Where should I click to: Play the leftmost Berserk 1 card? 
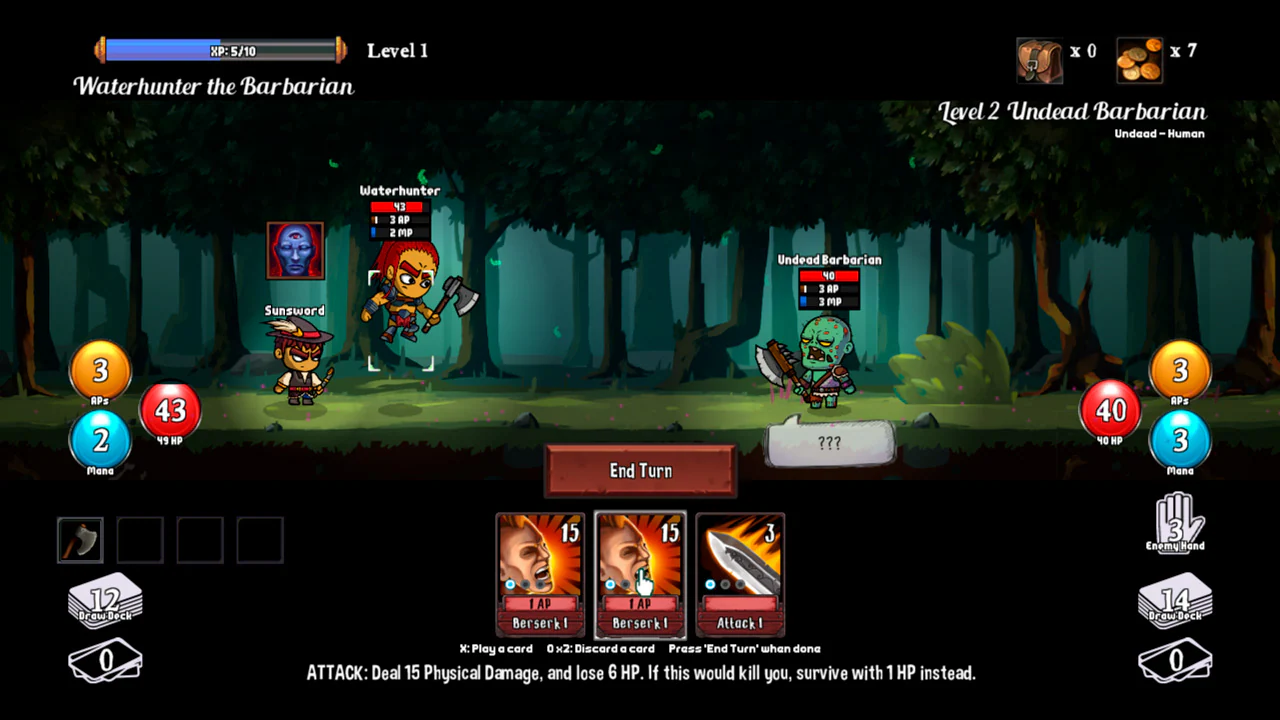pyautogui.click(x=540, y=575)
